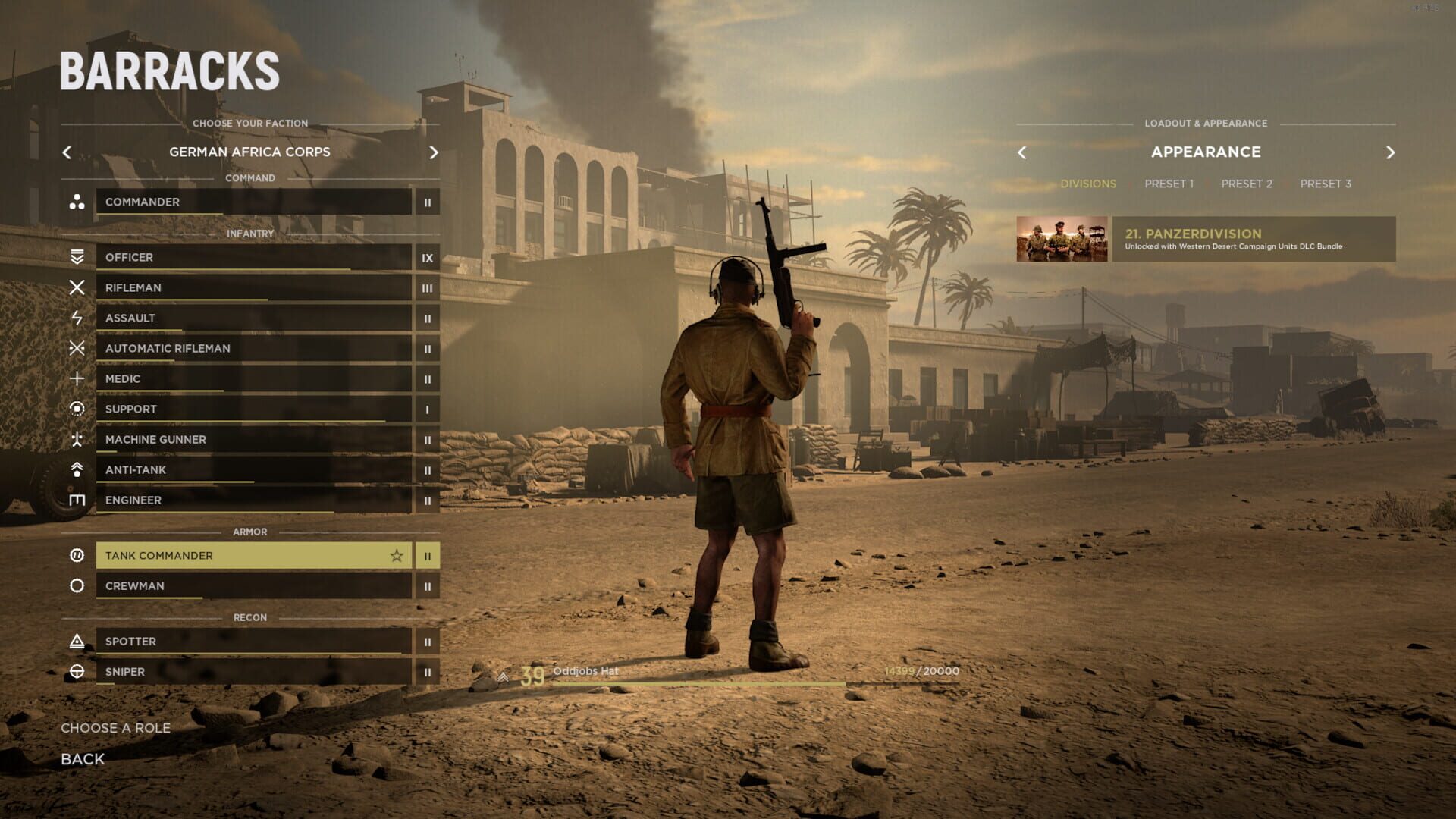Switch to the Preset 1 tab

tap(1169, 184)
